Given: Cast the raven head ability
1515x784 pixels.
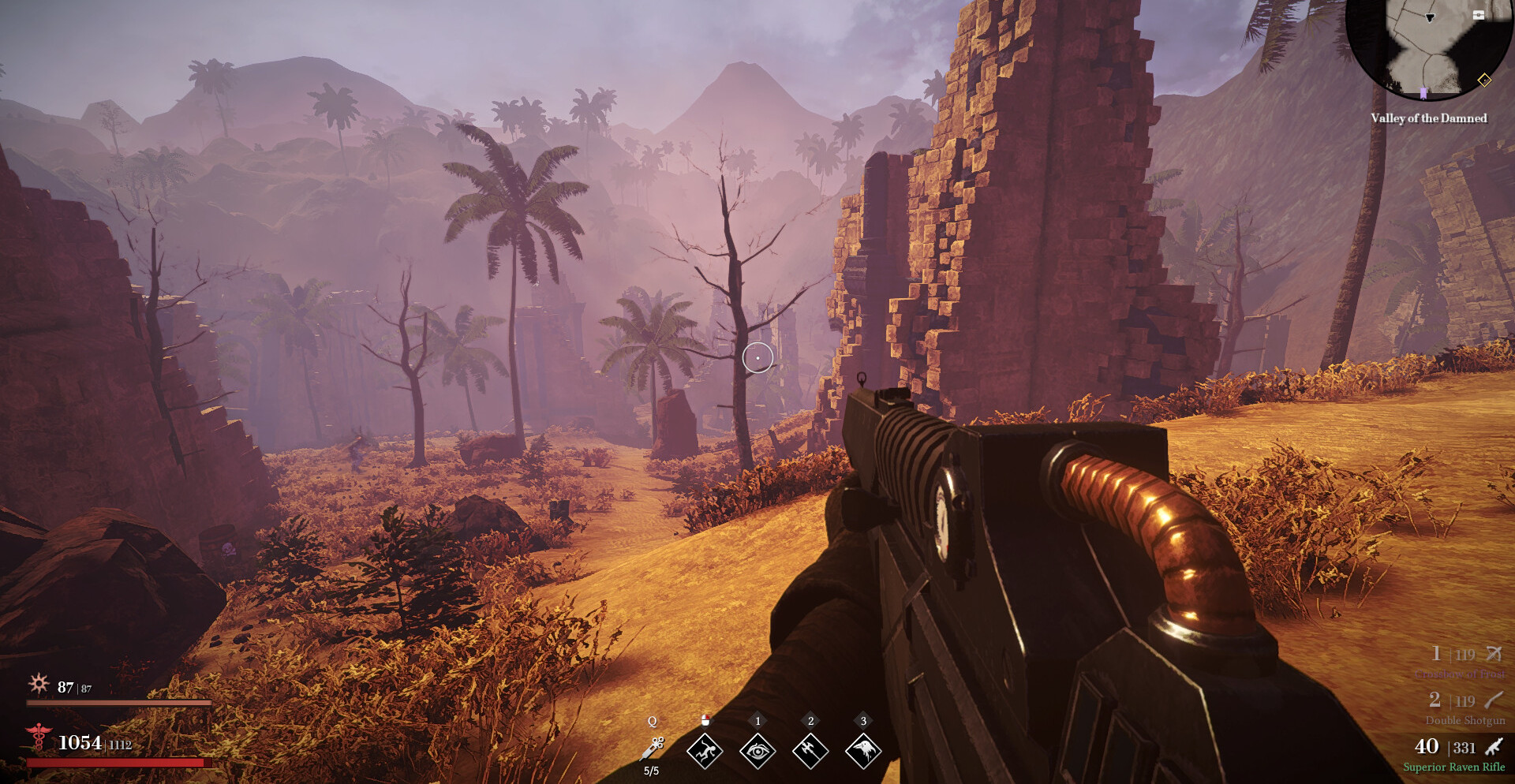Looking at the screenshot, I should (863, 751).
